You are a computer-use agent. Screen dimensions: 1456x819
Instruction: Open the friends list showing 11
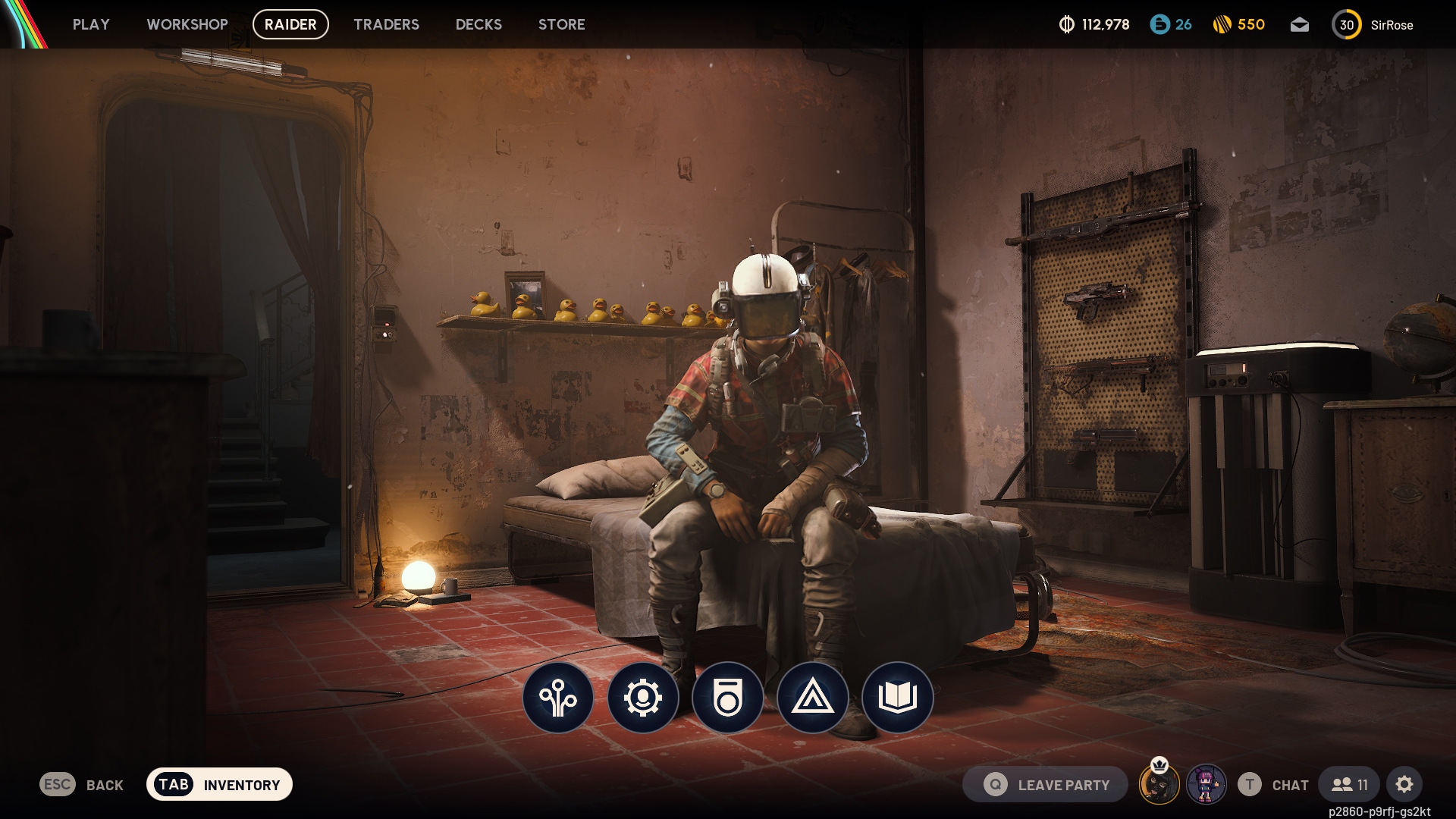[1349, 785]
